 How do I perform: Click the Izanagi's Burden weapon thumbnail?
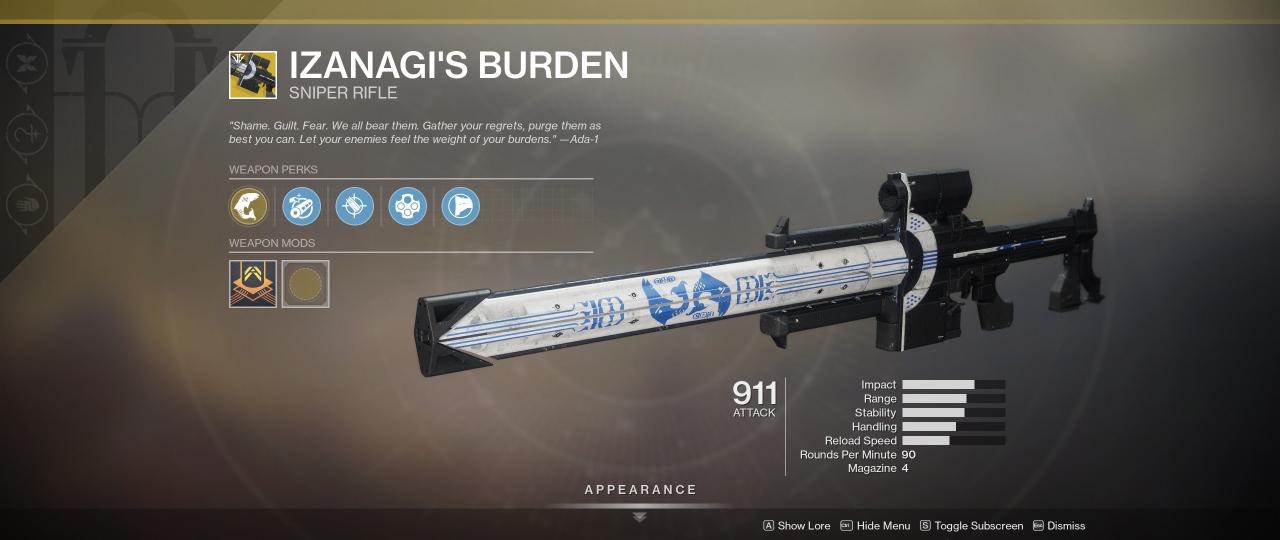point(253,75)
